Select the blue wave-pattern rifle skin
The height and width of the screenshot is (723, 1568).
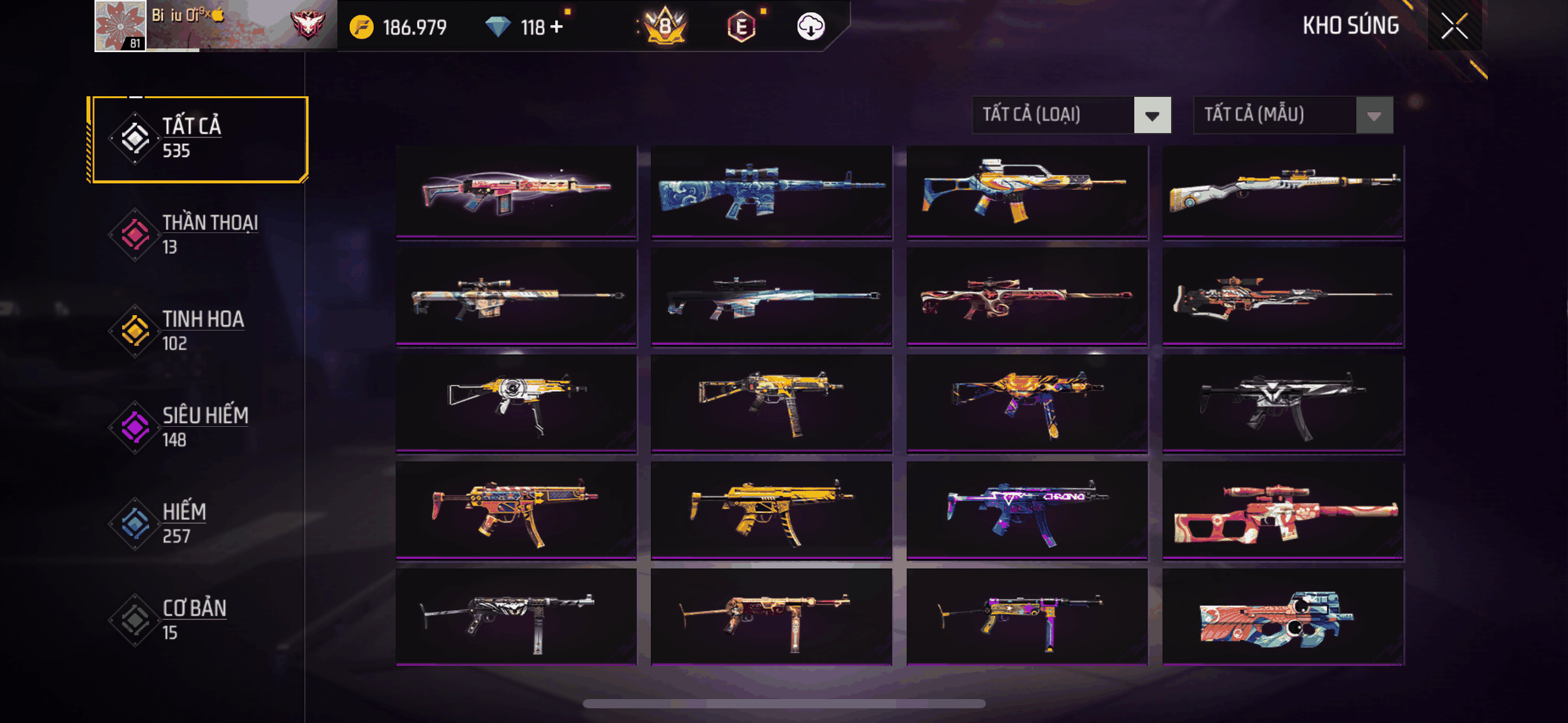click(x=771, y=191)
